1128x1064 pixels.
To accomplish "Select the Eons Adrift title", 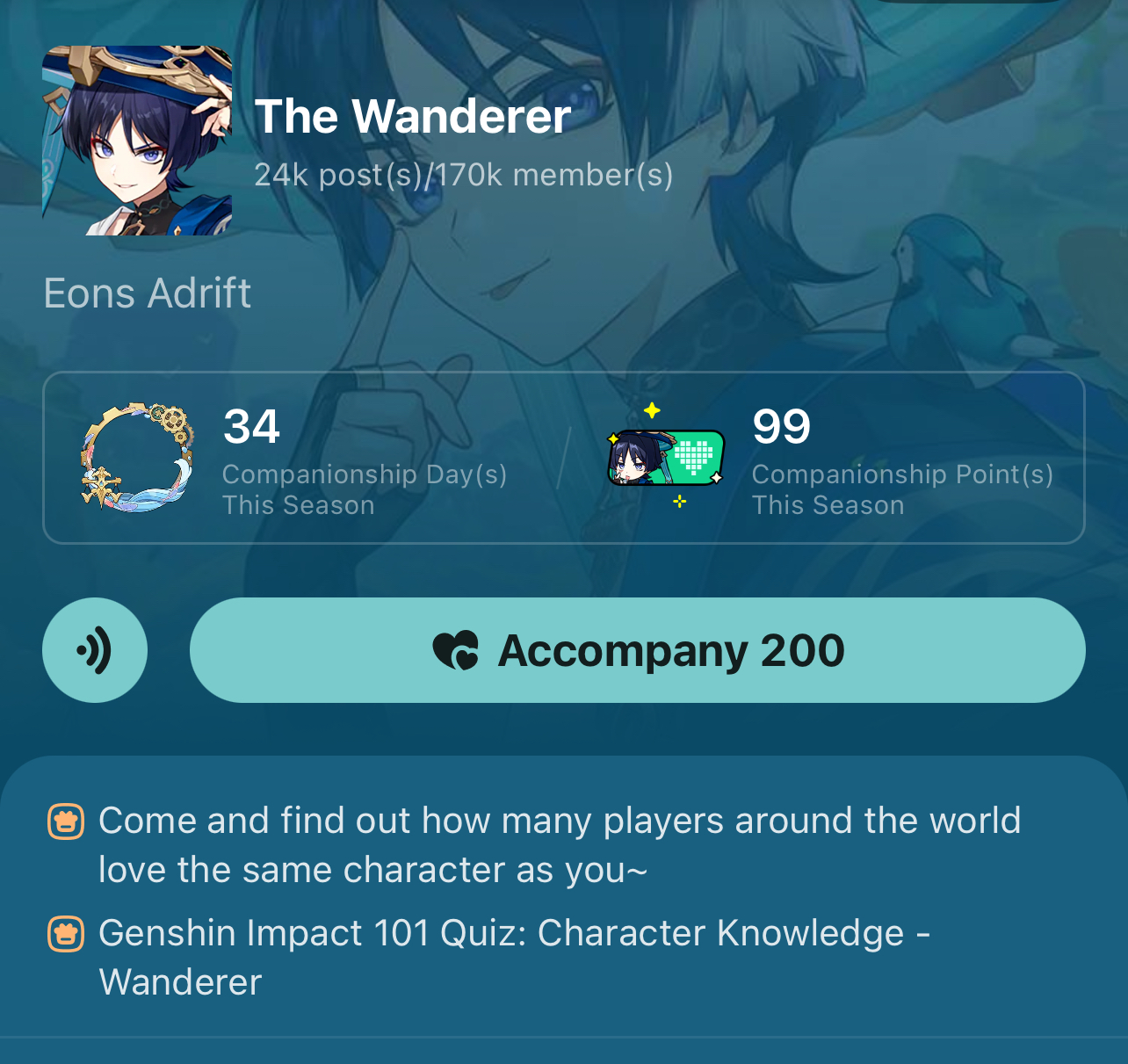I will (x=147, y=293).
